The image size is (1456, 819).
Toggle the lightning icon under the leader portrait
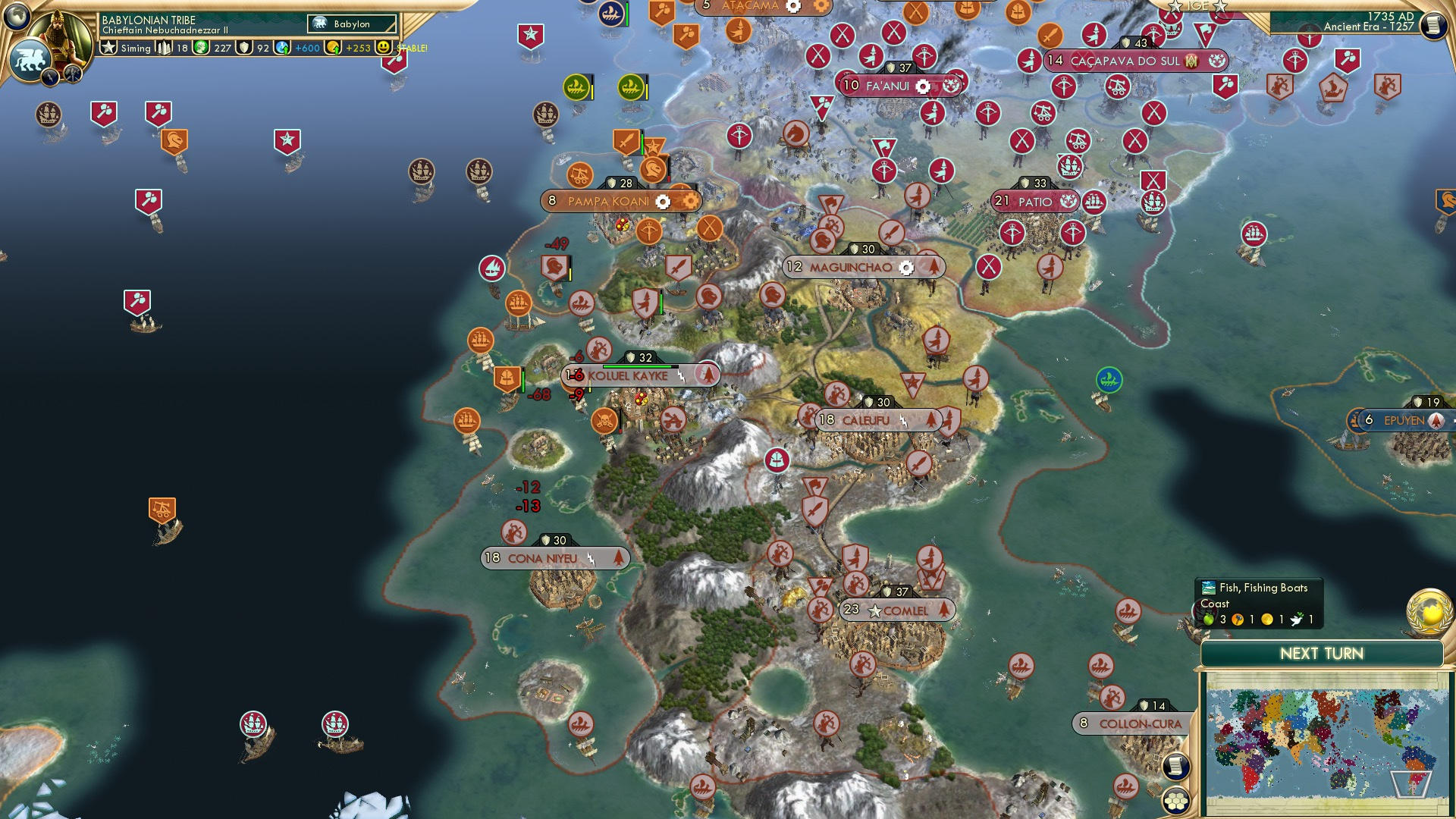(50, 76)
